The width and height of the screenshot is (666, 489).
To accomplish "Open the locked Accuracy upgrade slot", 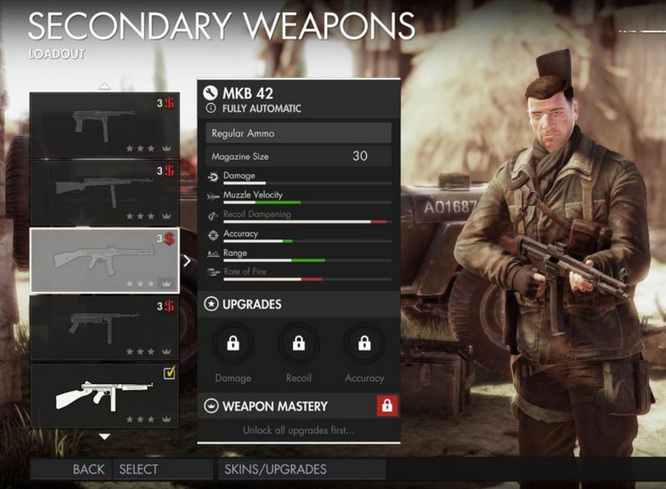I will pos(364,345).
